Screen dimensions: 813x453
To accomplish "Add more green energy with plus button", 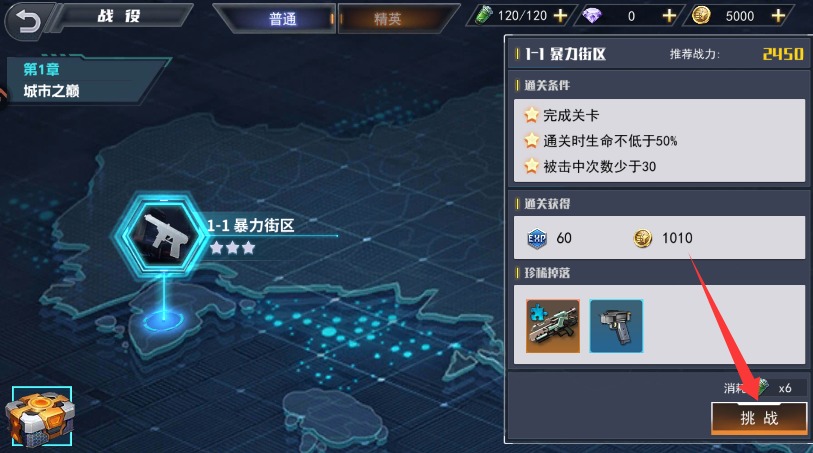I will pyautogui.click(x=560, y=16).
